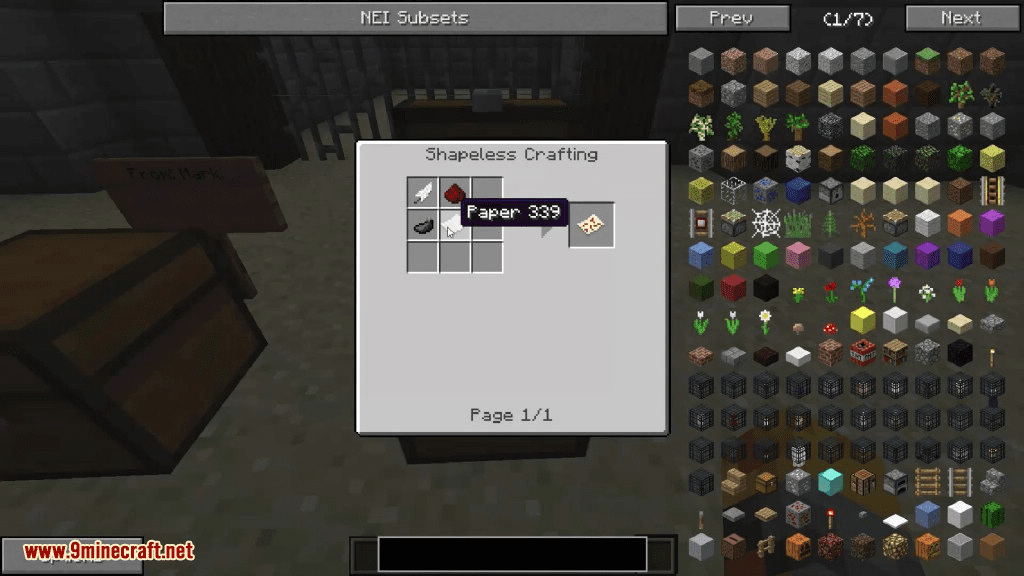The height and width of the screenshot is (576, 1024).
Task: Select the redstone dust ingredient slot
Action: tap(455, 192)
